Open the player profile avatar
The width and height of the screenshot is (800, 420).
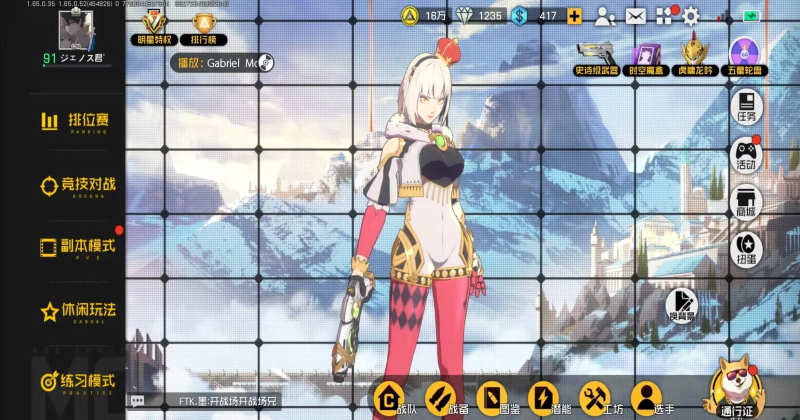(x=72, y=32)
